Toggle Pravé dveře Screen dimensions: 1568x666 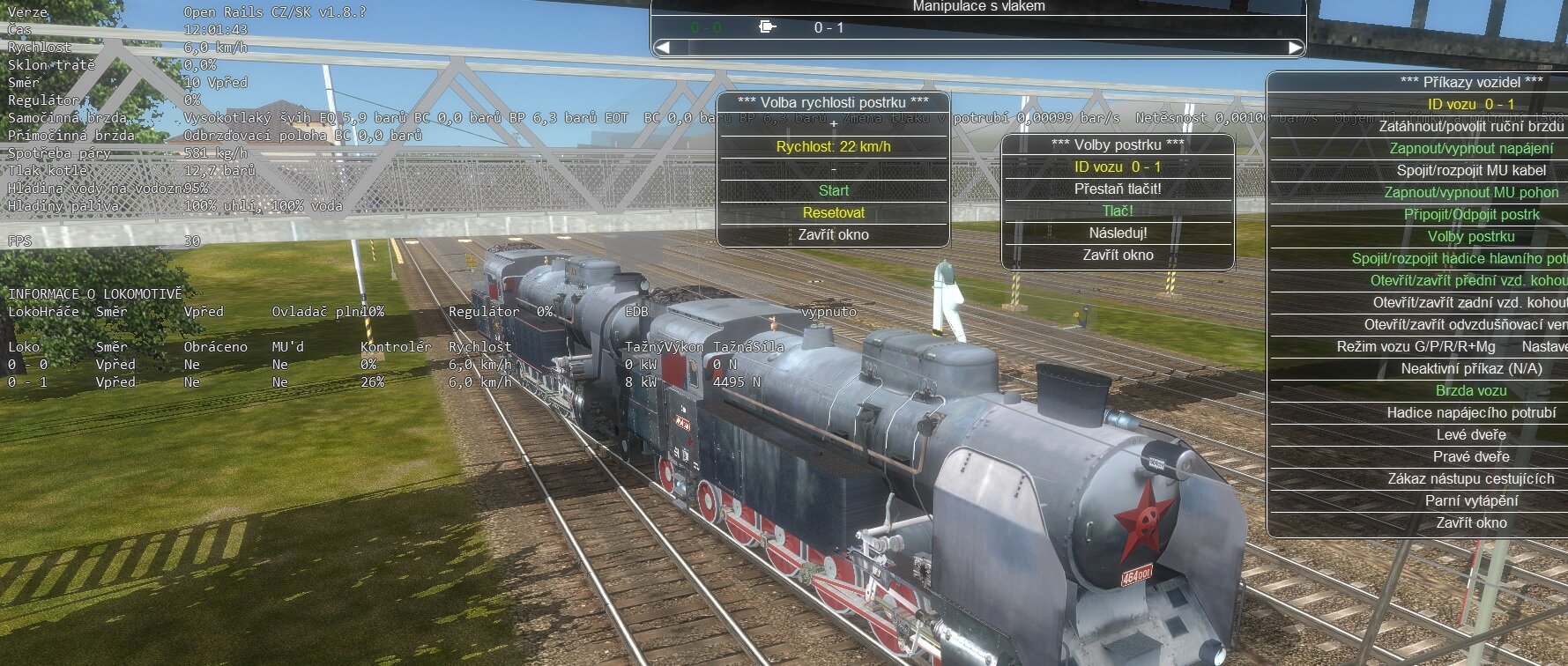pos(1470,456)
